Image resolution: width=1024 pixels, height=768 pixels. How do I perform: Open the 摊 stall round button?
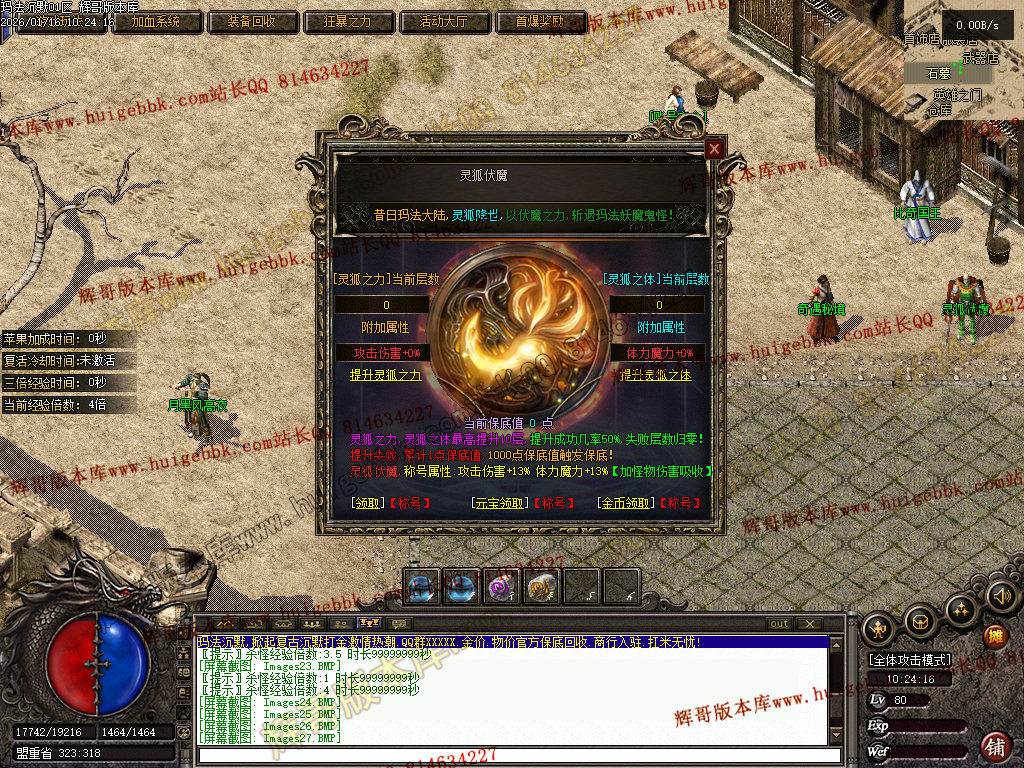995,636
